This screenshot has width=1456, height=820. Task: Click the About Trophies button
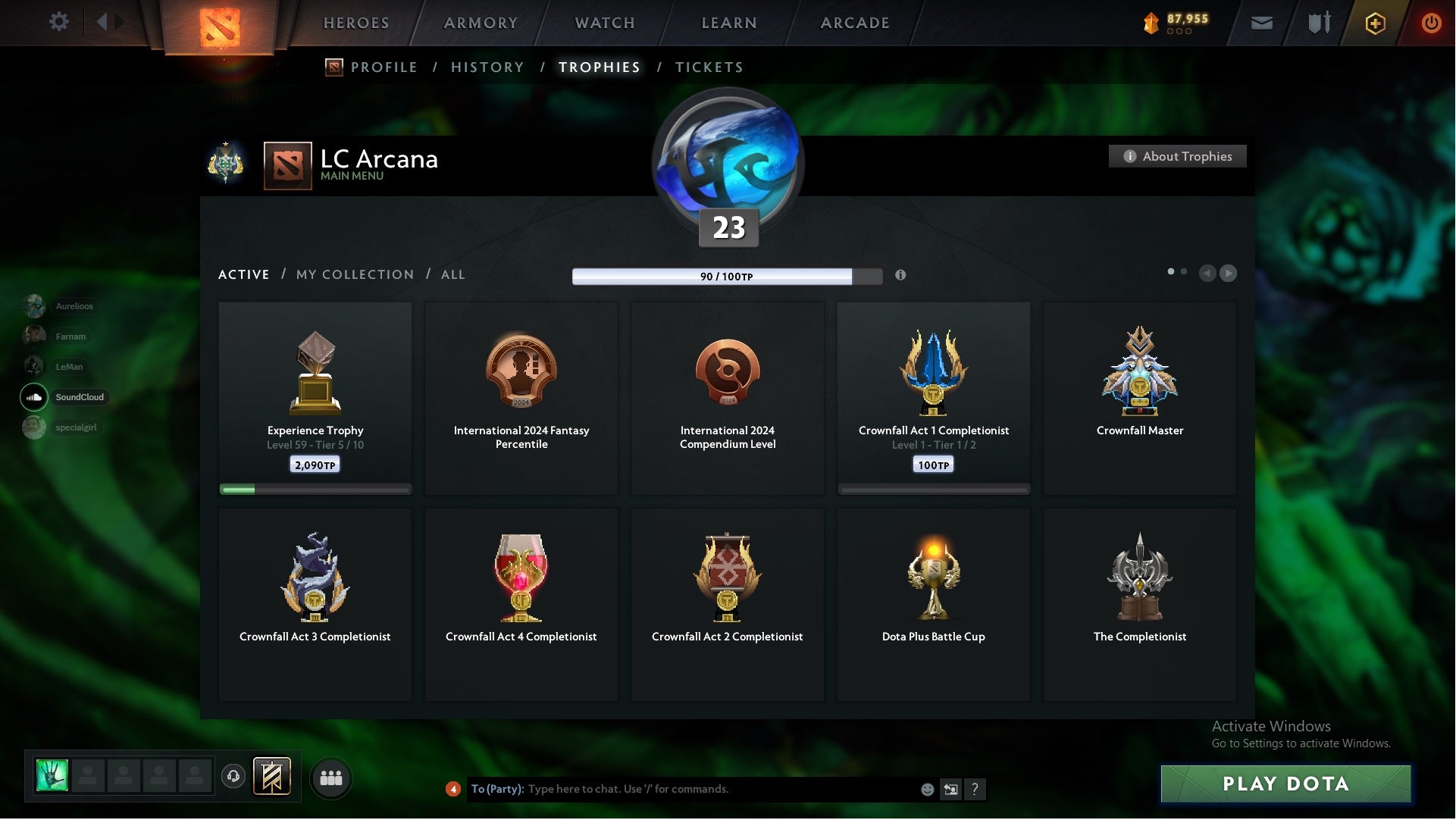coord(1177,156)
